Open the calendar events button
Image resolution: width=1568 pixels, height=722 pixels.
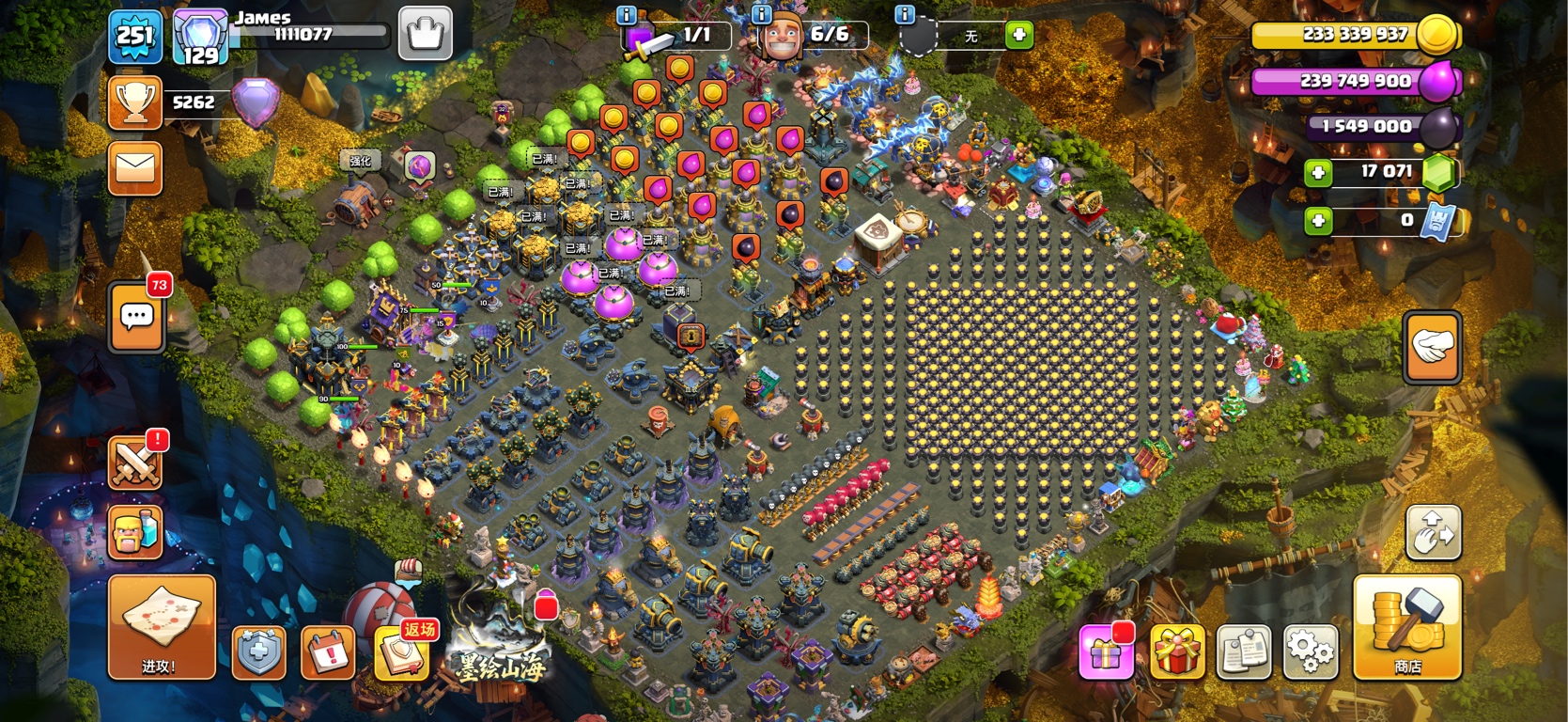[328, 651]
